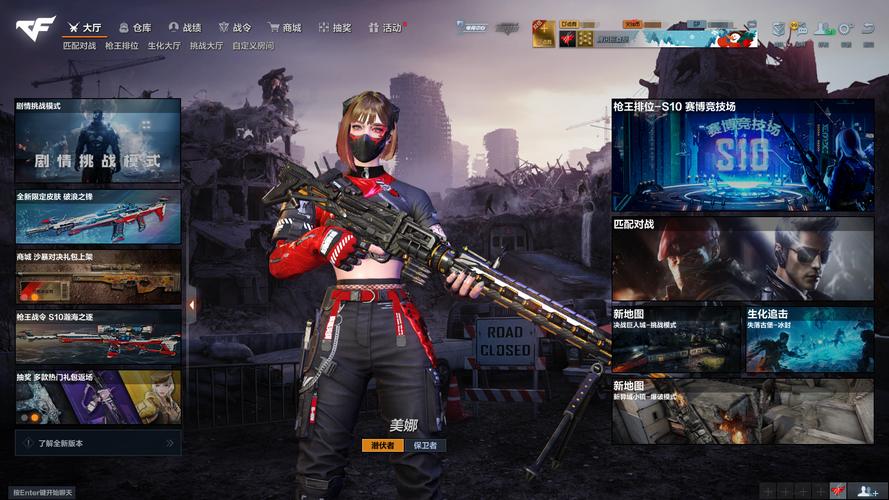View the 商城 沙暴对决礼包上架 promo
889x500 pixels.
point(98,276)
